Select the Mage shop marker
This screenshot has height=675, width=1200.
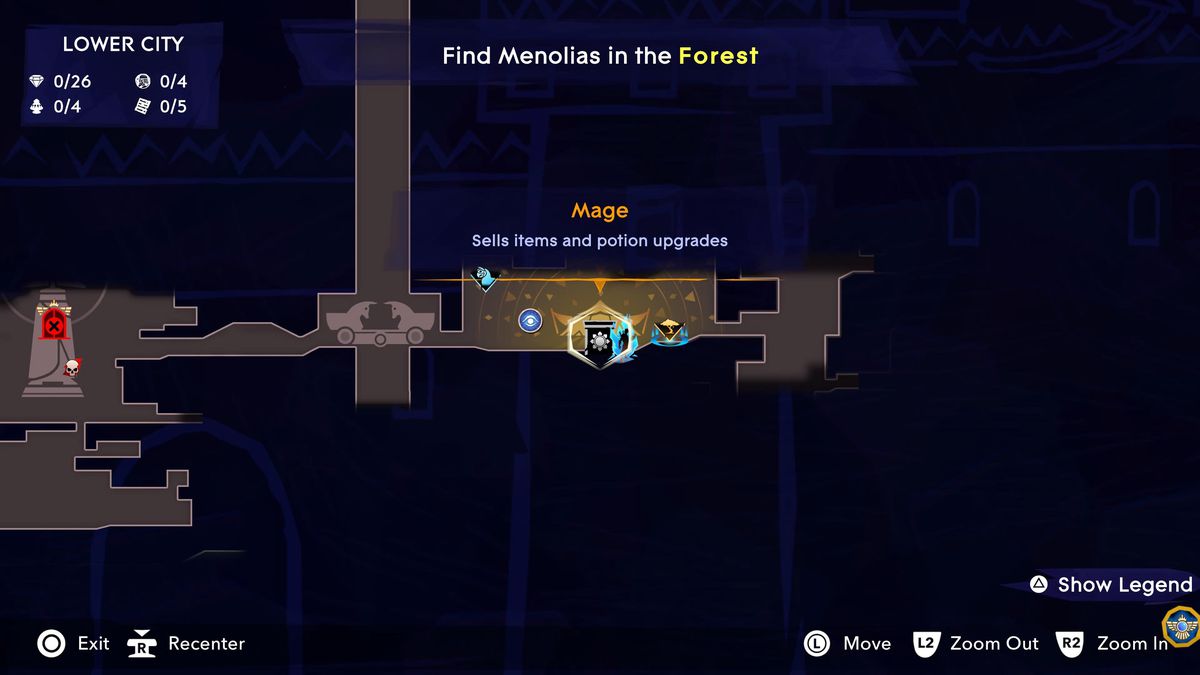click(x=598, y=337)
